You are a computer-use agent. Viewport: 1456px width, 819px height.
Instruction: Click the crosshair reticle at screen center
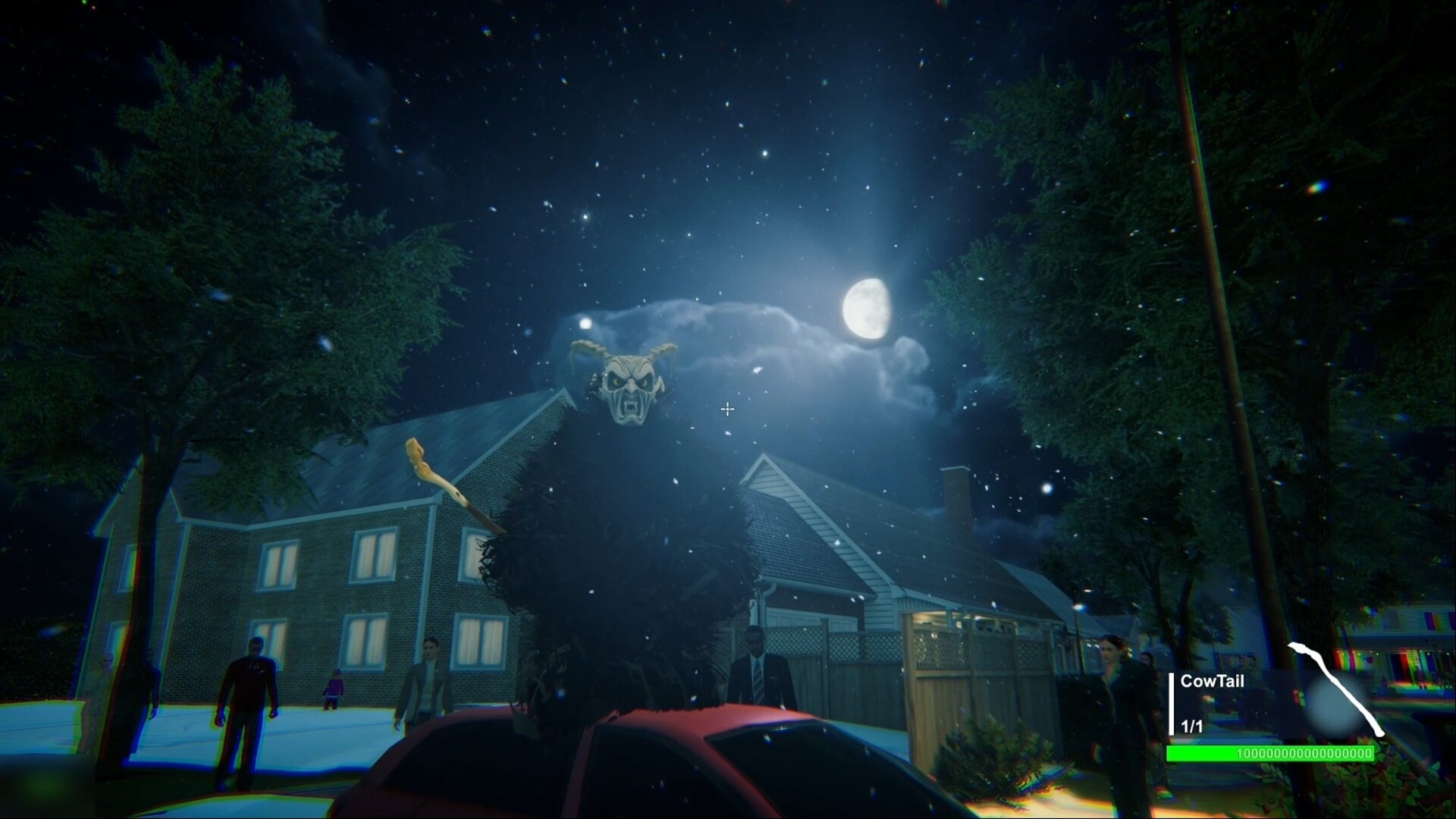point(727,409)
